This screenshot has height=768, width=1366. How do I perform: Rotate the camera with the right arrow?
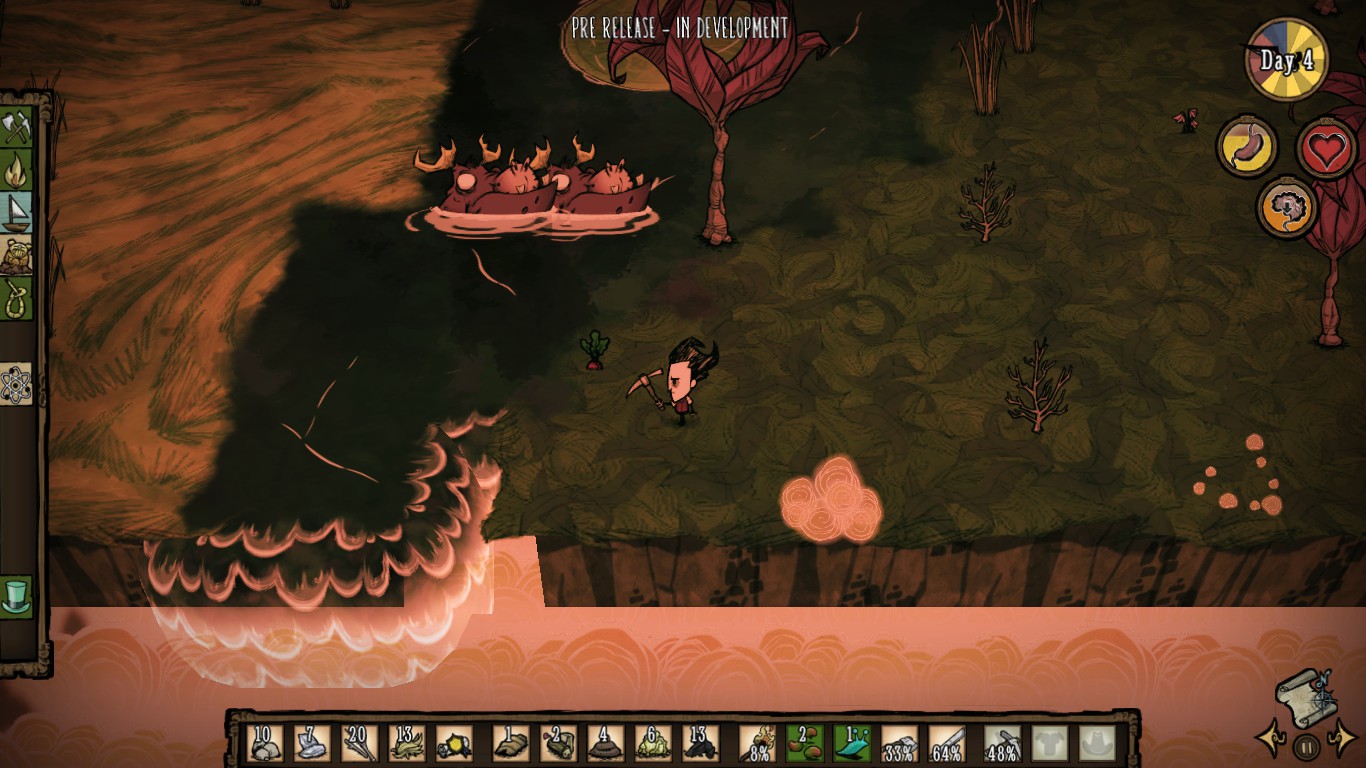click(x=1341, y=741)
